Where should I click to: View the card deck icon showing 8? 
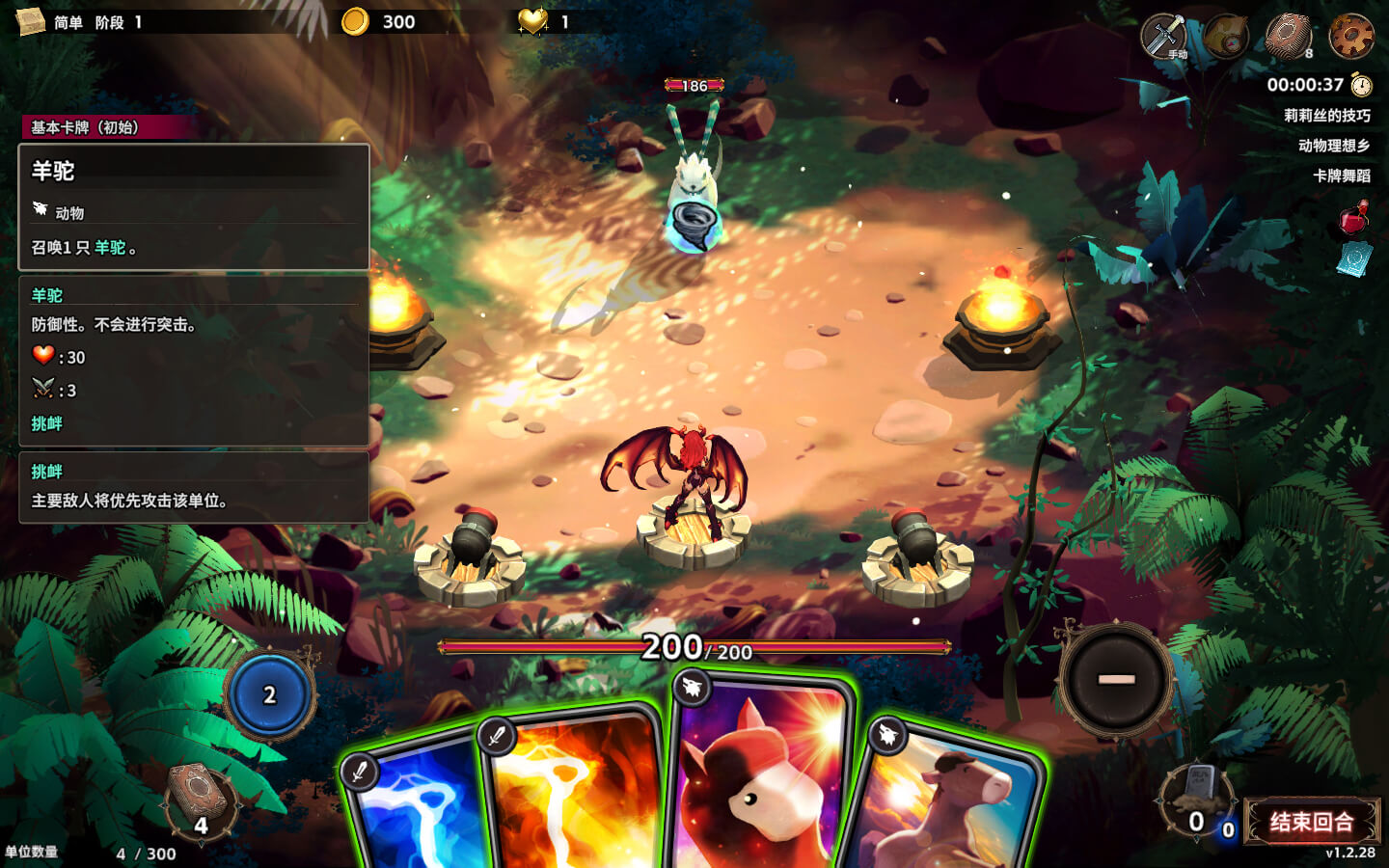pos(1289,37)
